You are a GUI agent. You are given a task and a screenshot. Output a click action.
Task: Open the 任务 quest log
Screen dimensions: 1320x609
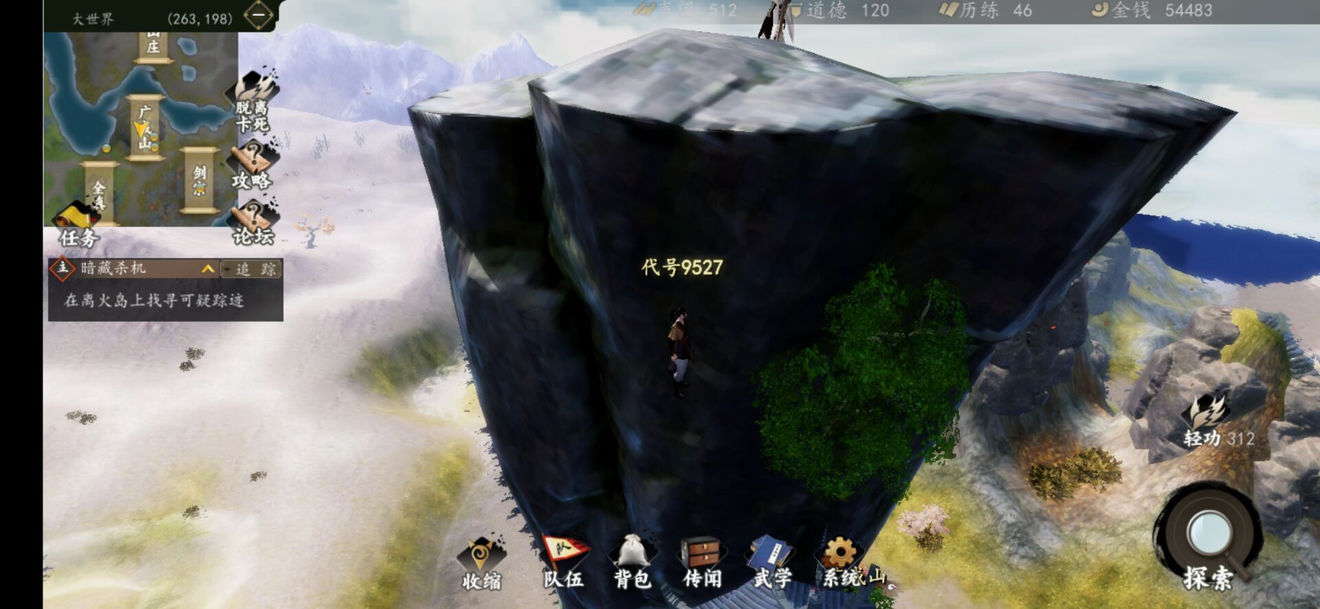pos(77,224)
